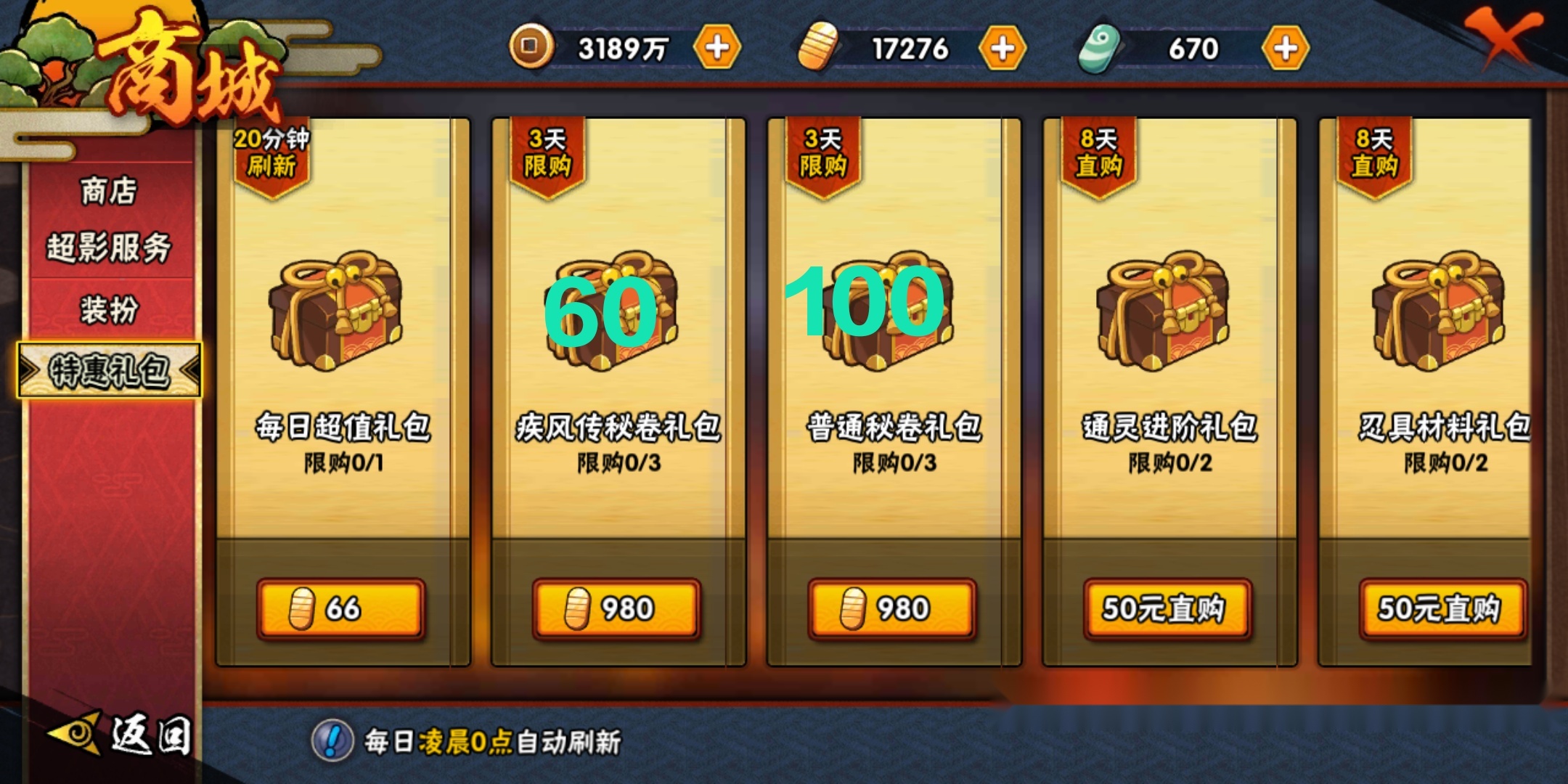Open the coin top-up with the plus icon
Screen dimensions: 1568x784
(716, 47)
